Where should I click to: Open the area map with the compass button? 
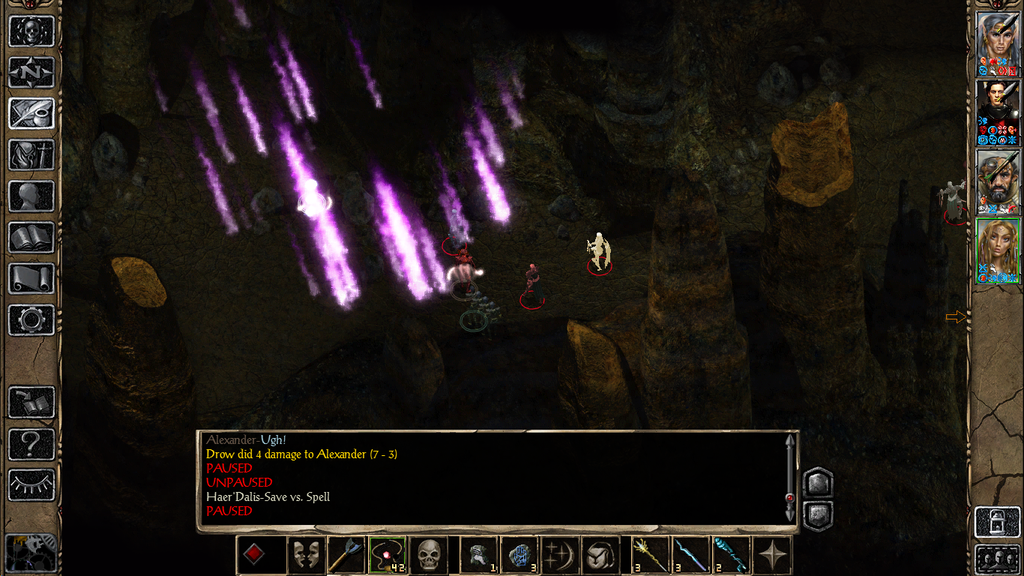point(31,72)
